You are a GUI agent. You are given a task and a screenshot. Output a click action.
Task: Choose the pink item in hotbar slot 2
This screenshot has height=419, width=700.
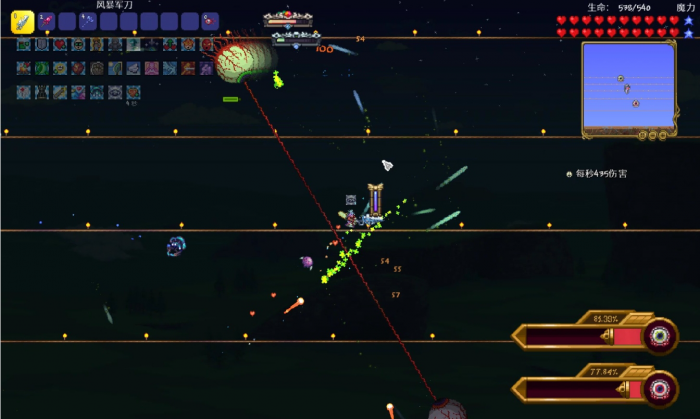tap(46, 20)
